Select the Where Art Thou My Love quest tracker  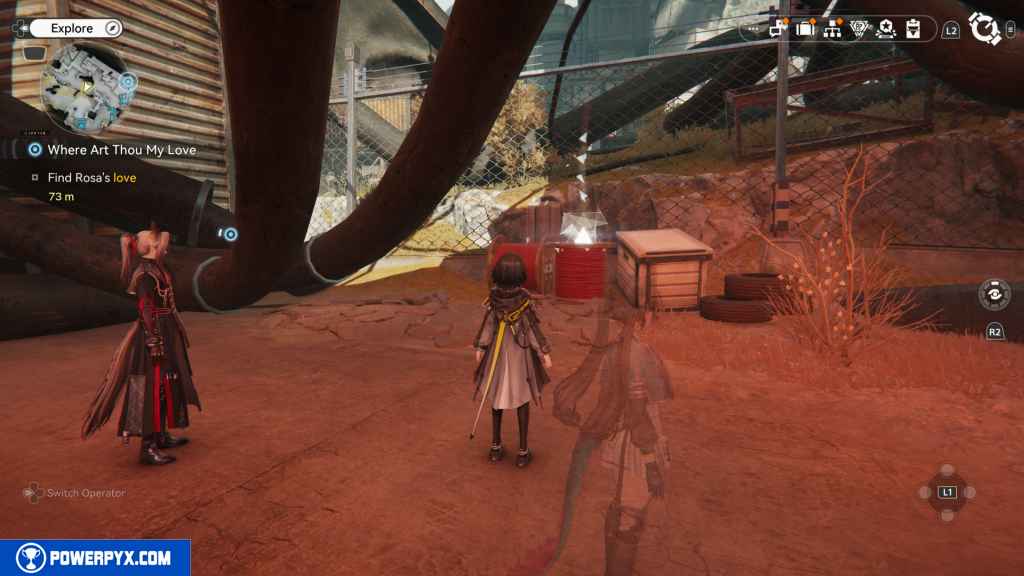point(121,150)
